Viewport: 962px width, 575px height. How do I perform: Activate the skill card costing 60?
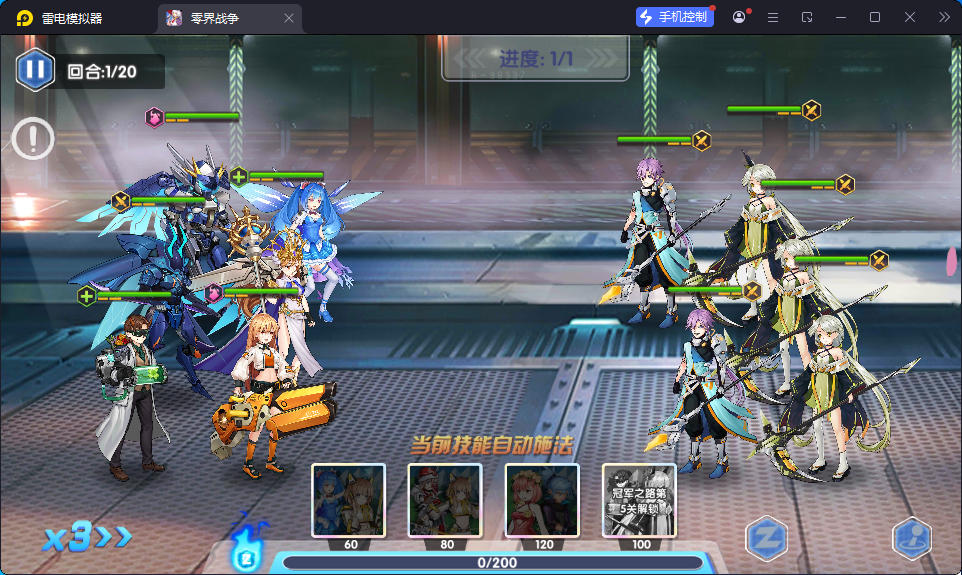point(348,500)
